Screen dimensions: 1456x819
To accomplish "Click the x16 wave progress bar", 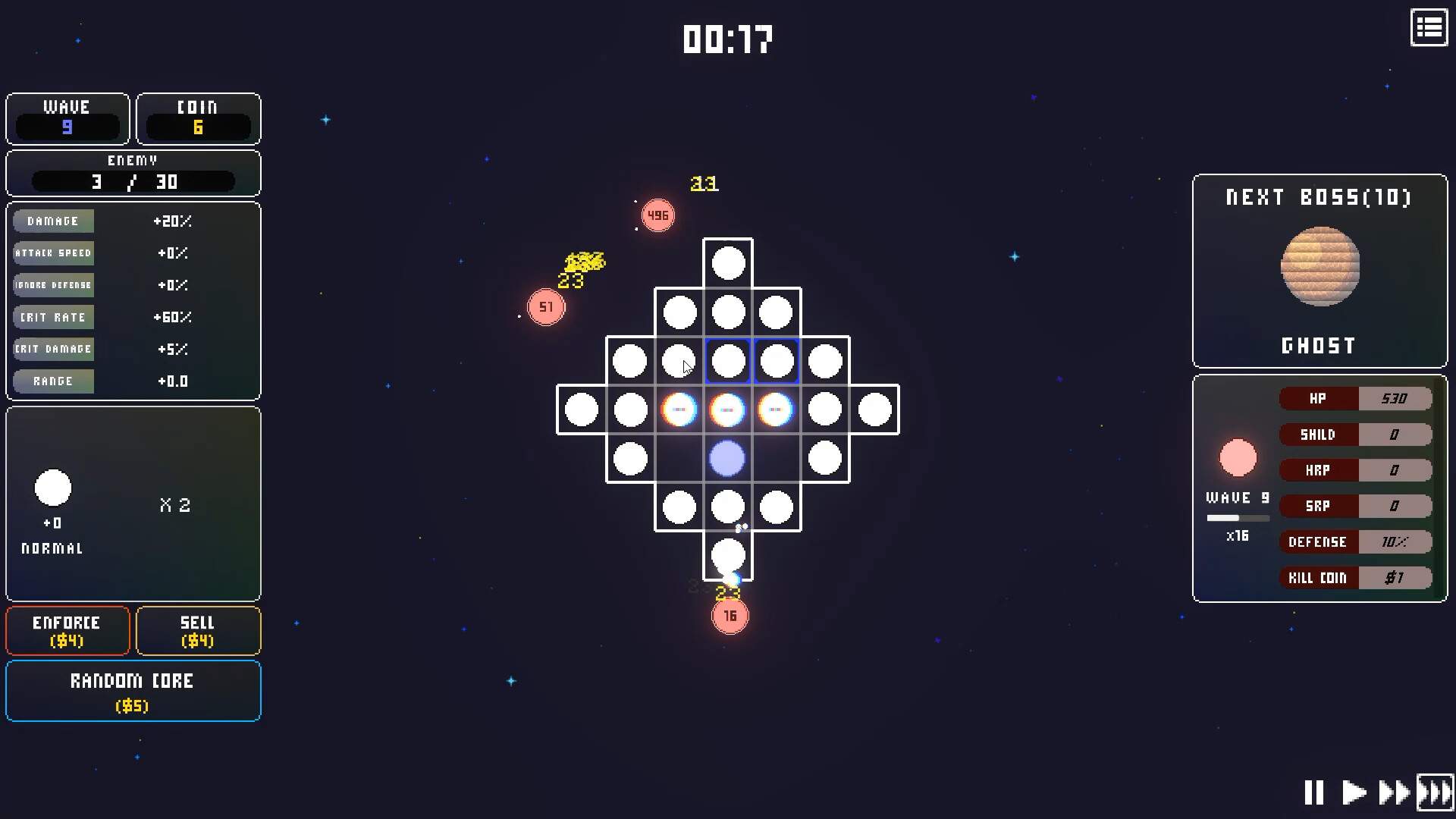I will point(1238,518).
